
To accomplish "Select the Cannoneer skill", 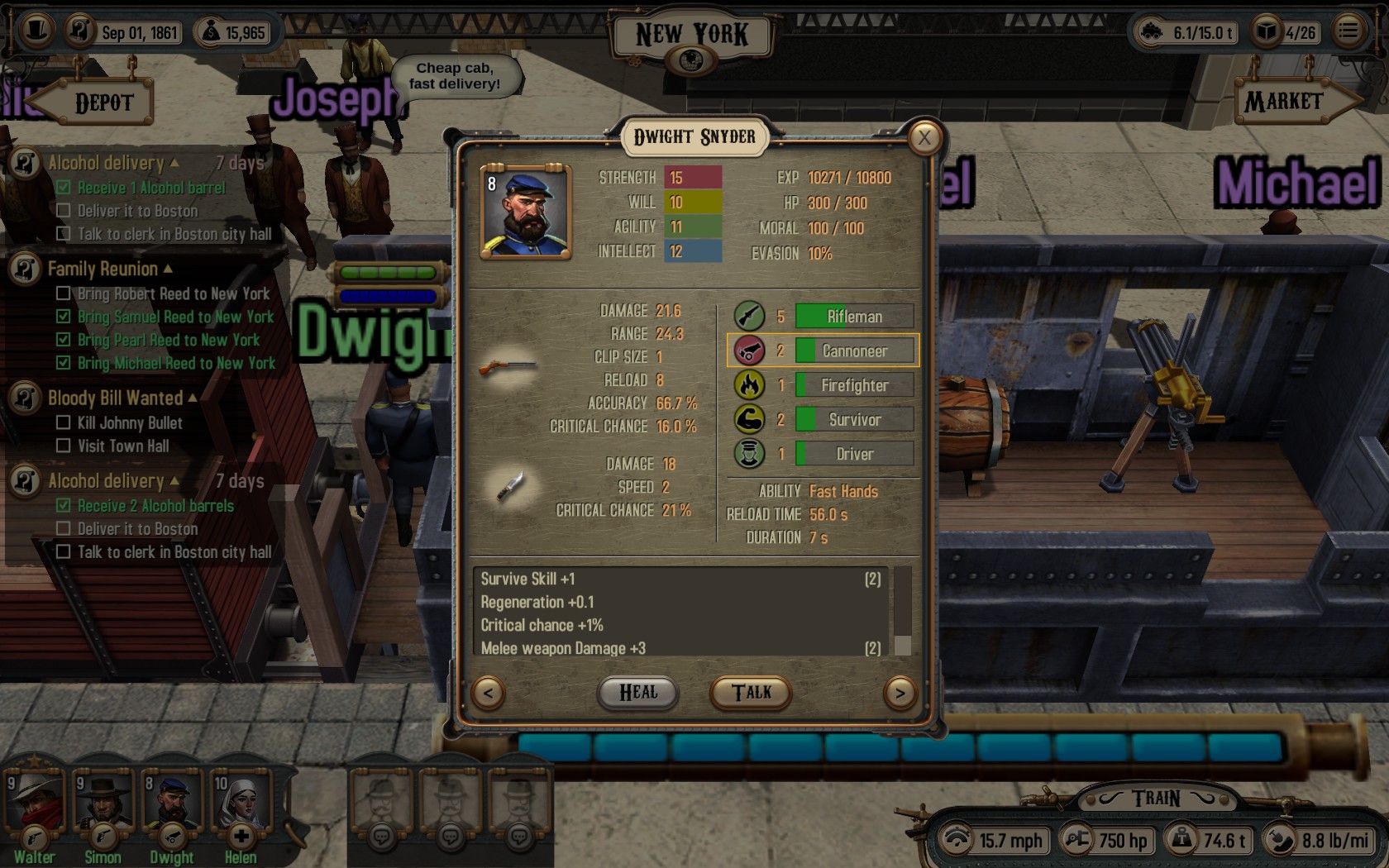I will coord(854,351).
